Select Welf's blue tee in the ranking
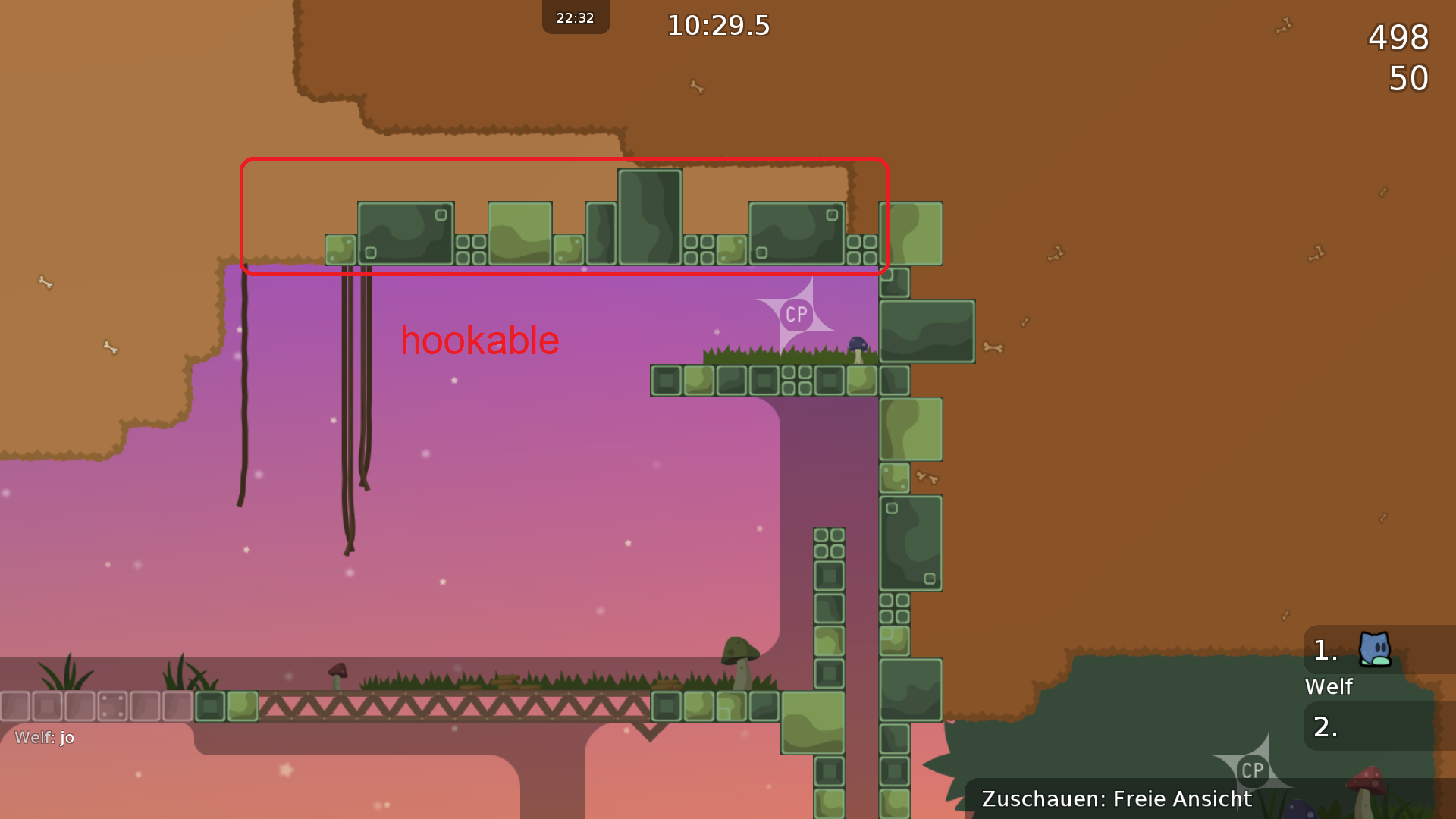1456x819 pixels. (1374, 650)
